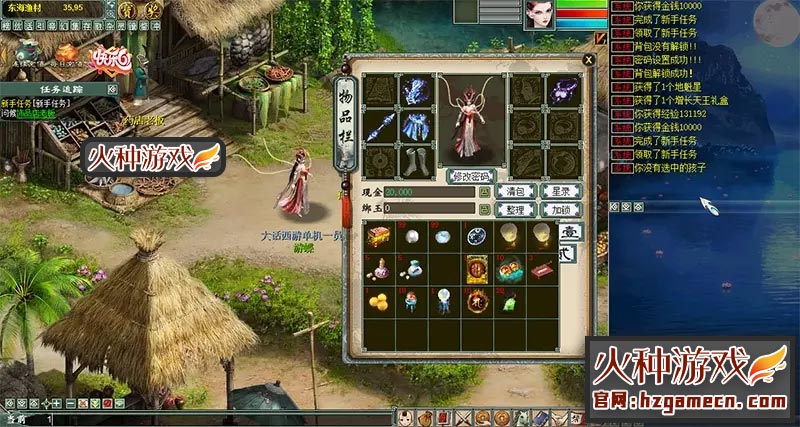Select the gold ingots item in inventory
Screen dimensions: 800x427
click(379, 300)
